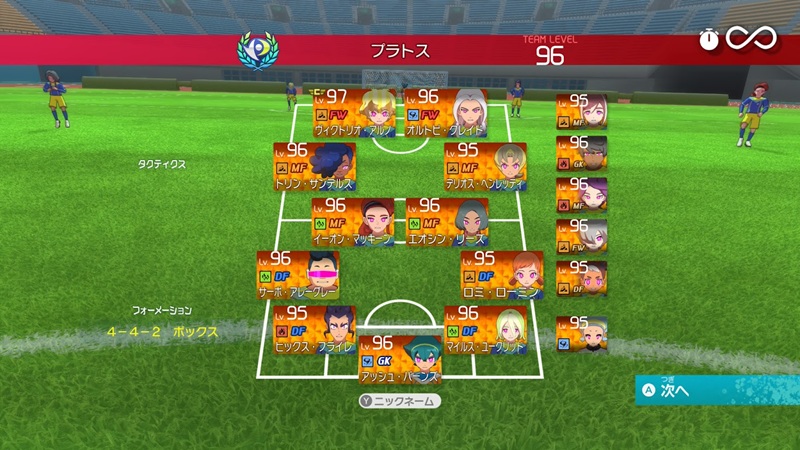Viewport: 800px width, 450px height.
Task: Select midfielder デリオス・ヘンレッティ's card
Action: [x=485, y=165]
